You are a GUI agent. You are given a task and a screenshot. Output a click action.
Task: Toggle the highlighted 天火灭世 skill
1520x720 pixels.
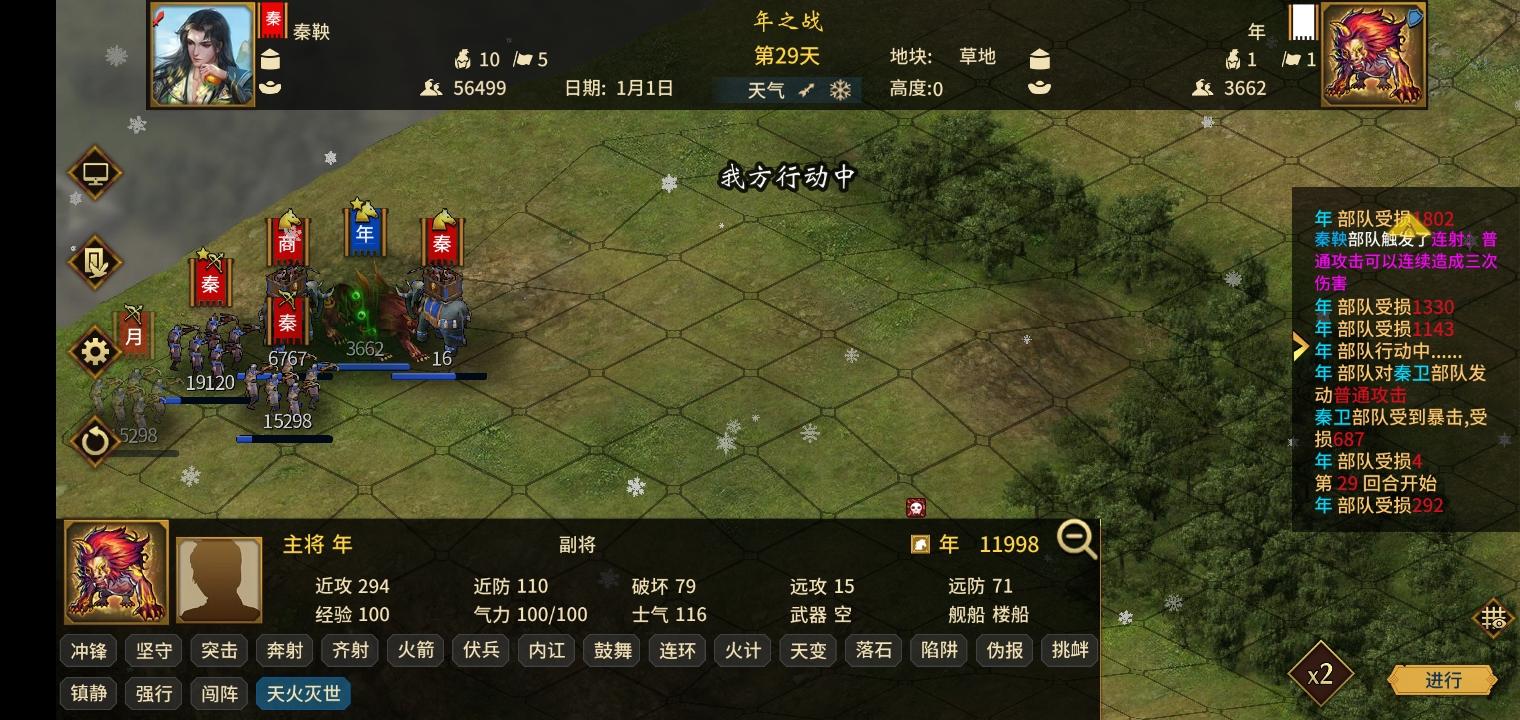click(x=303, y=693)
